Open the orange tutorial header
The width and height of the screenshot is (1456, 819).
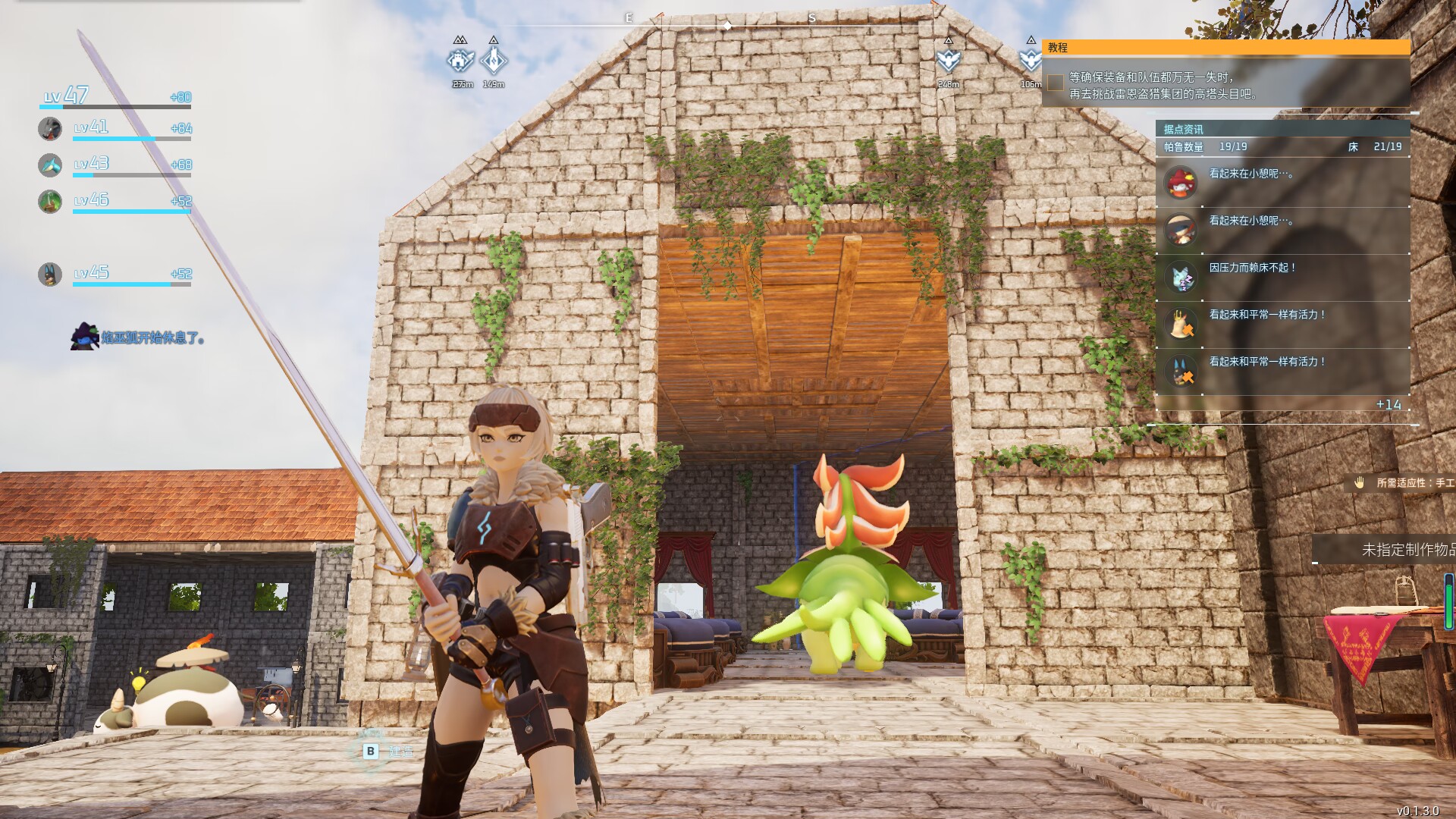tap(1225, 47)
